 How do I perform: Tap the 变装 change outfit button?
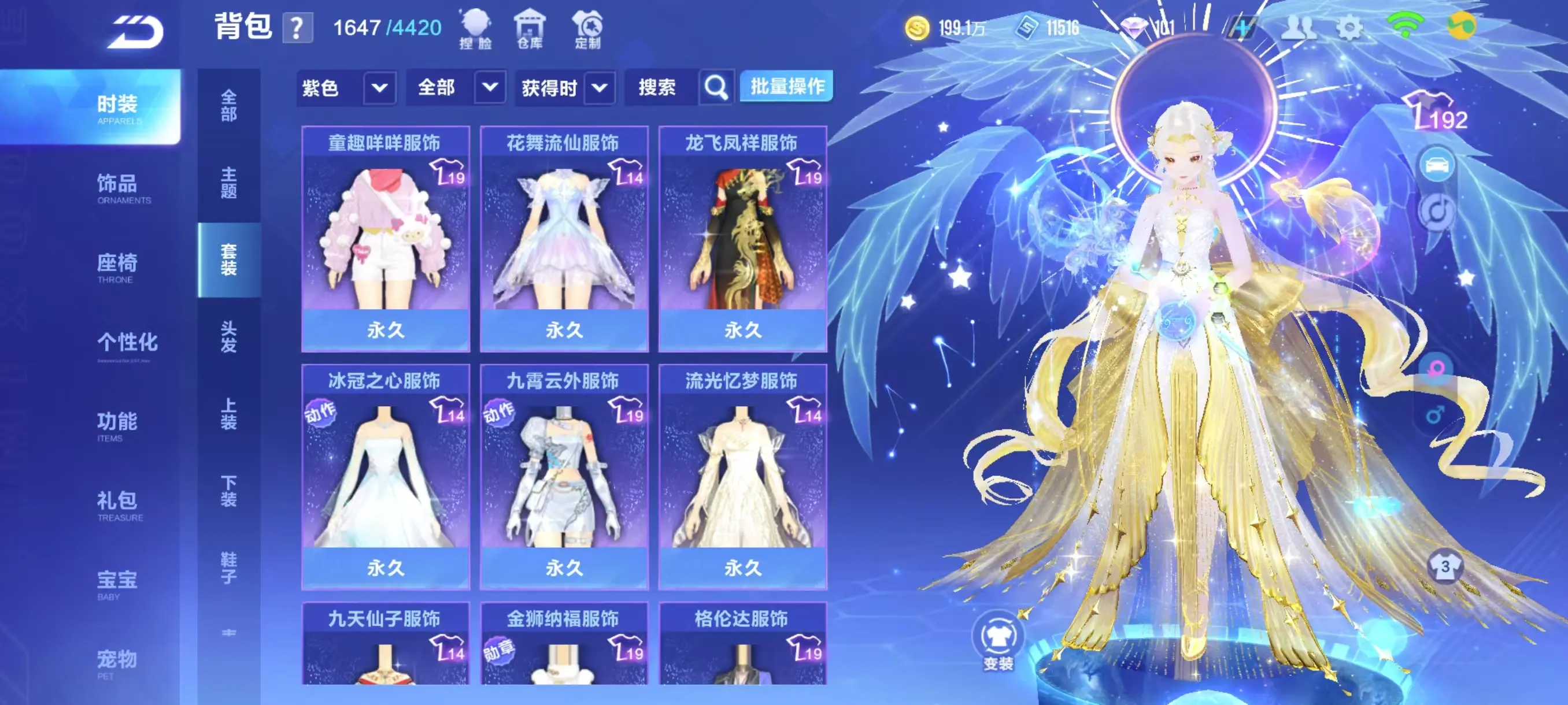click(999, 641)
